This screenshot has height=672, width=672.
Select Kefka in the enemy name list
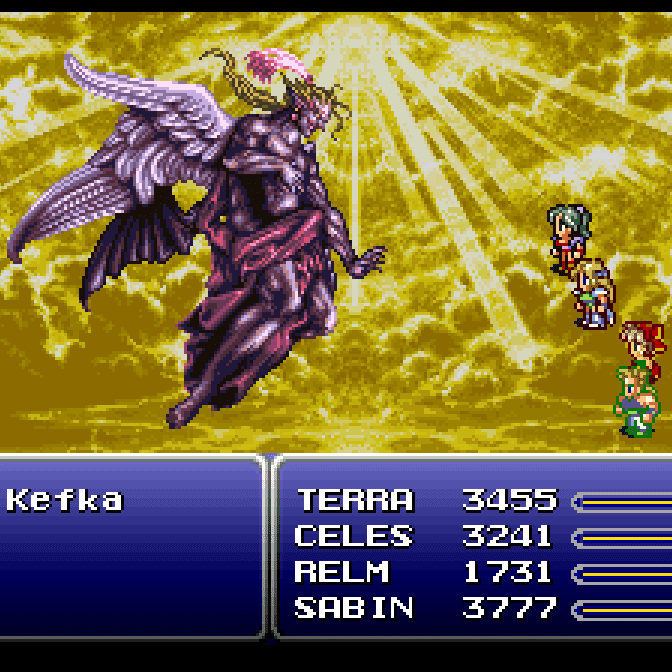(64, 500)
